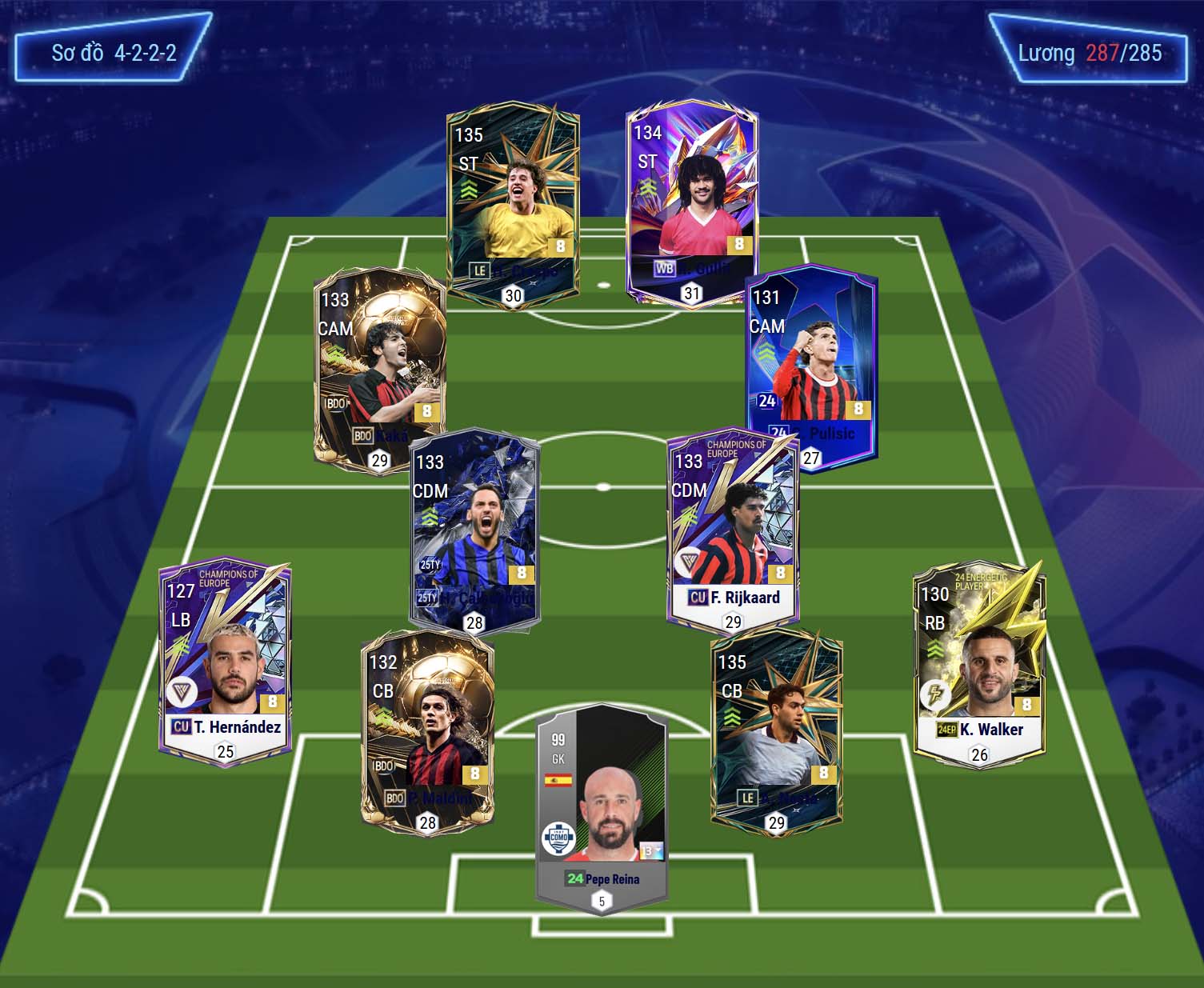Select the P. Maldini centre-back card
This screenshot has height=988, width=1204.
click(427, 732)
